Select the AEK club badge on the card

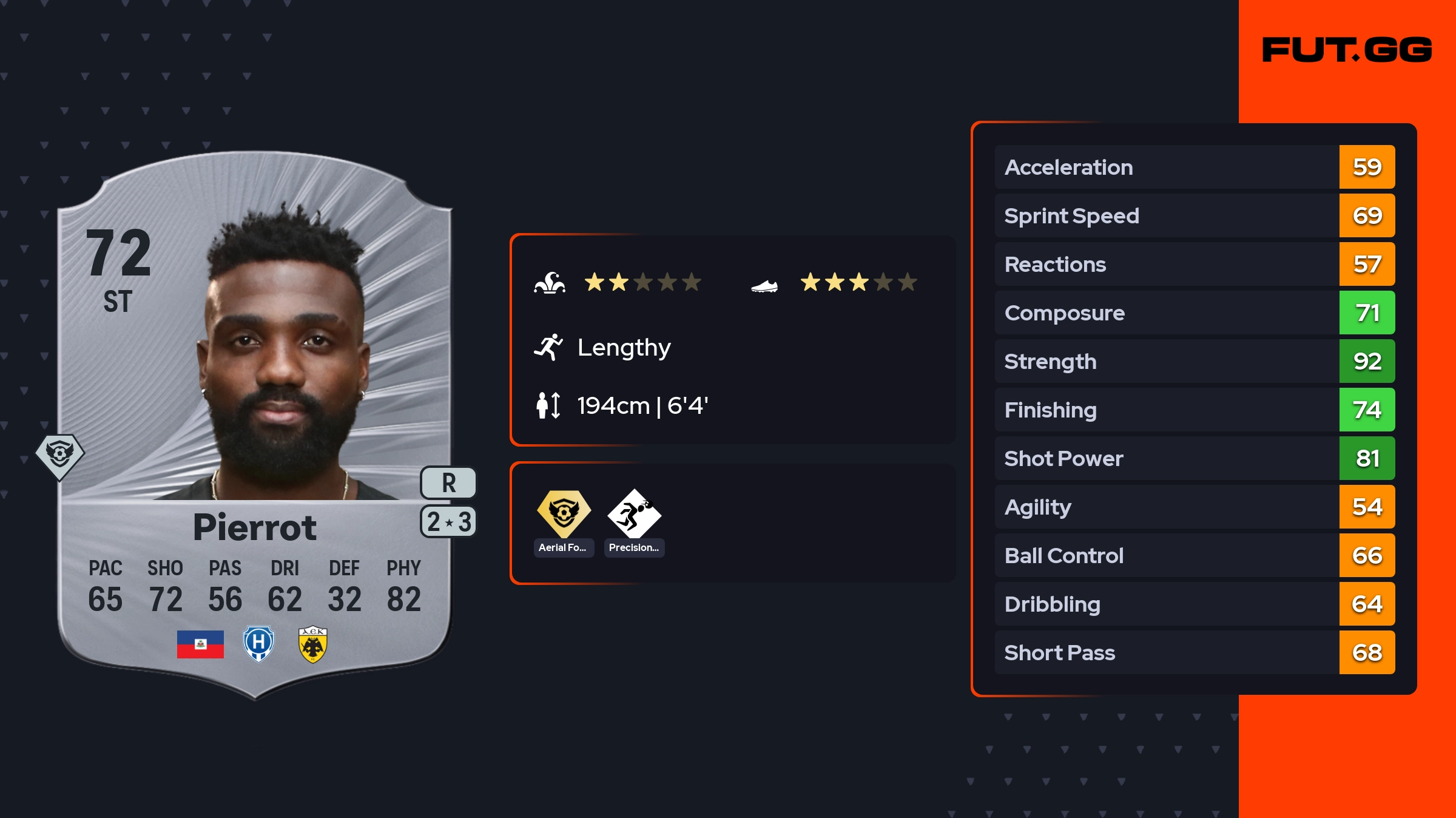(x=313, y=644)
